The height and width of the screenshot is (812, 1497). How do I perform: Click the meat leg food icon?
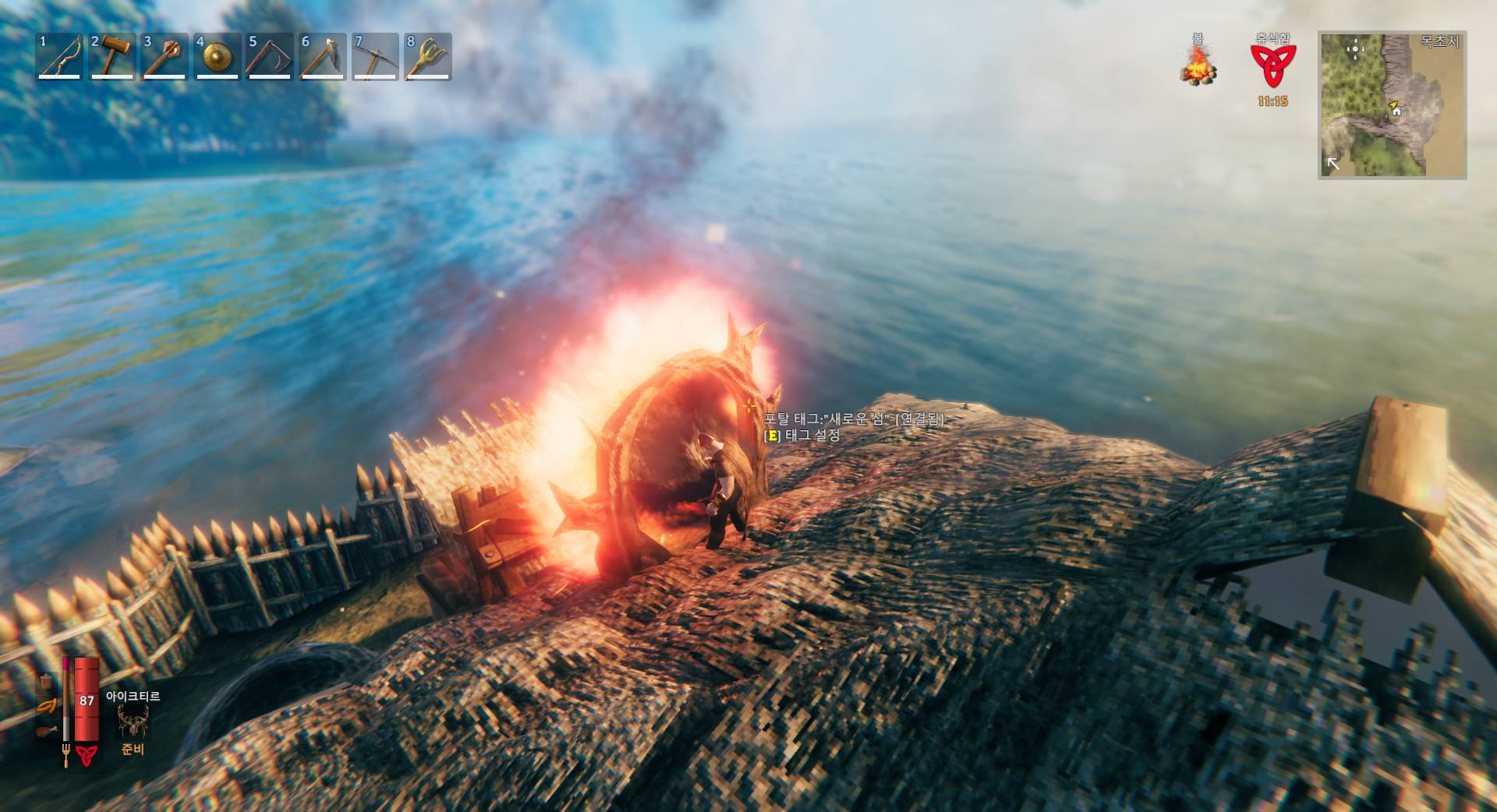point(46,731)
